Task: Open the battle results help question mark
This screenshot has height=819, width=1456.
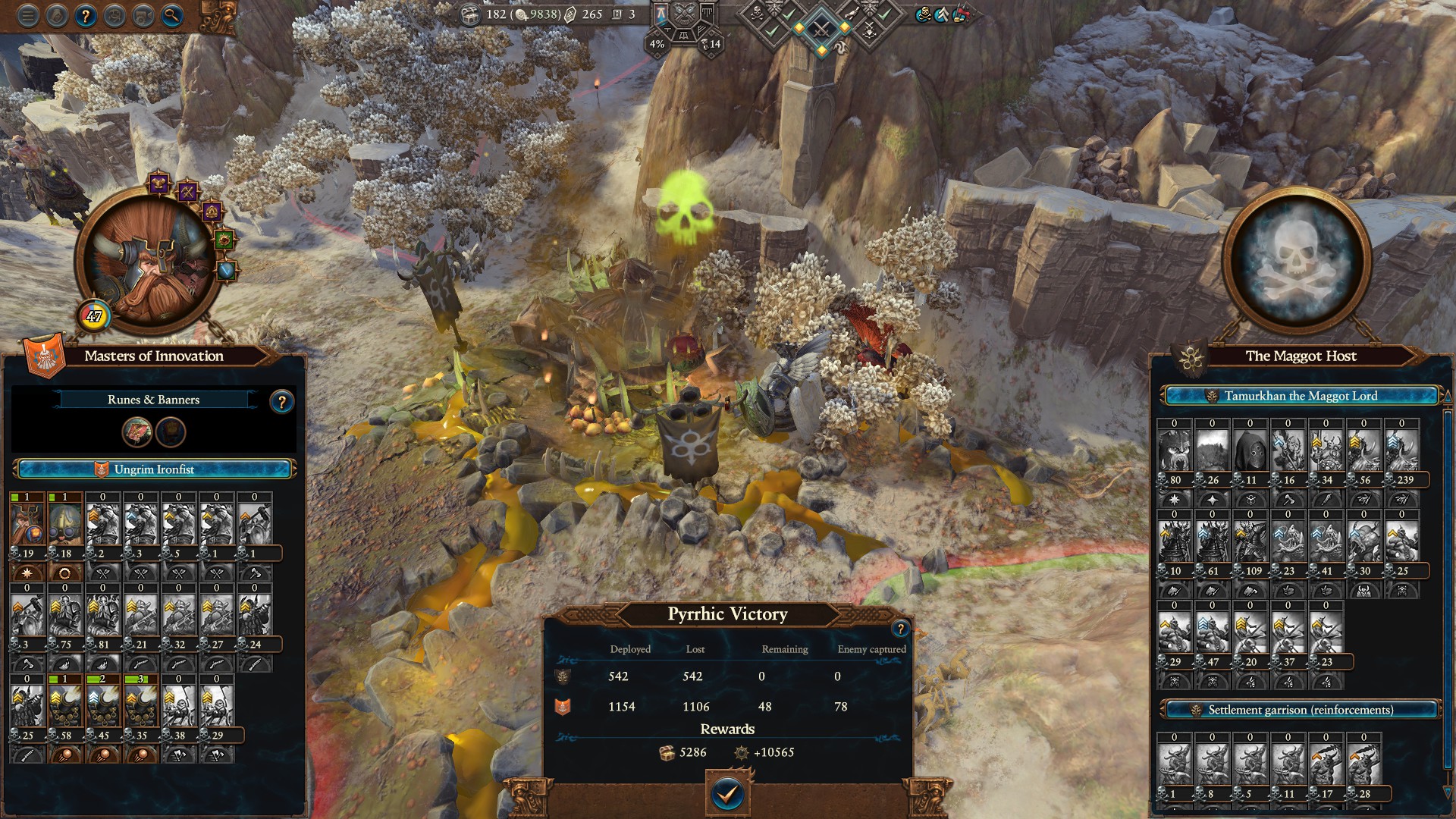Action: pyautogui.click(x=900, y=628)
